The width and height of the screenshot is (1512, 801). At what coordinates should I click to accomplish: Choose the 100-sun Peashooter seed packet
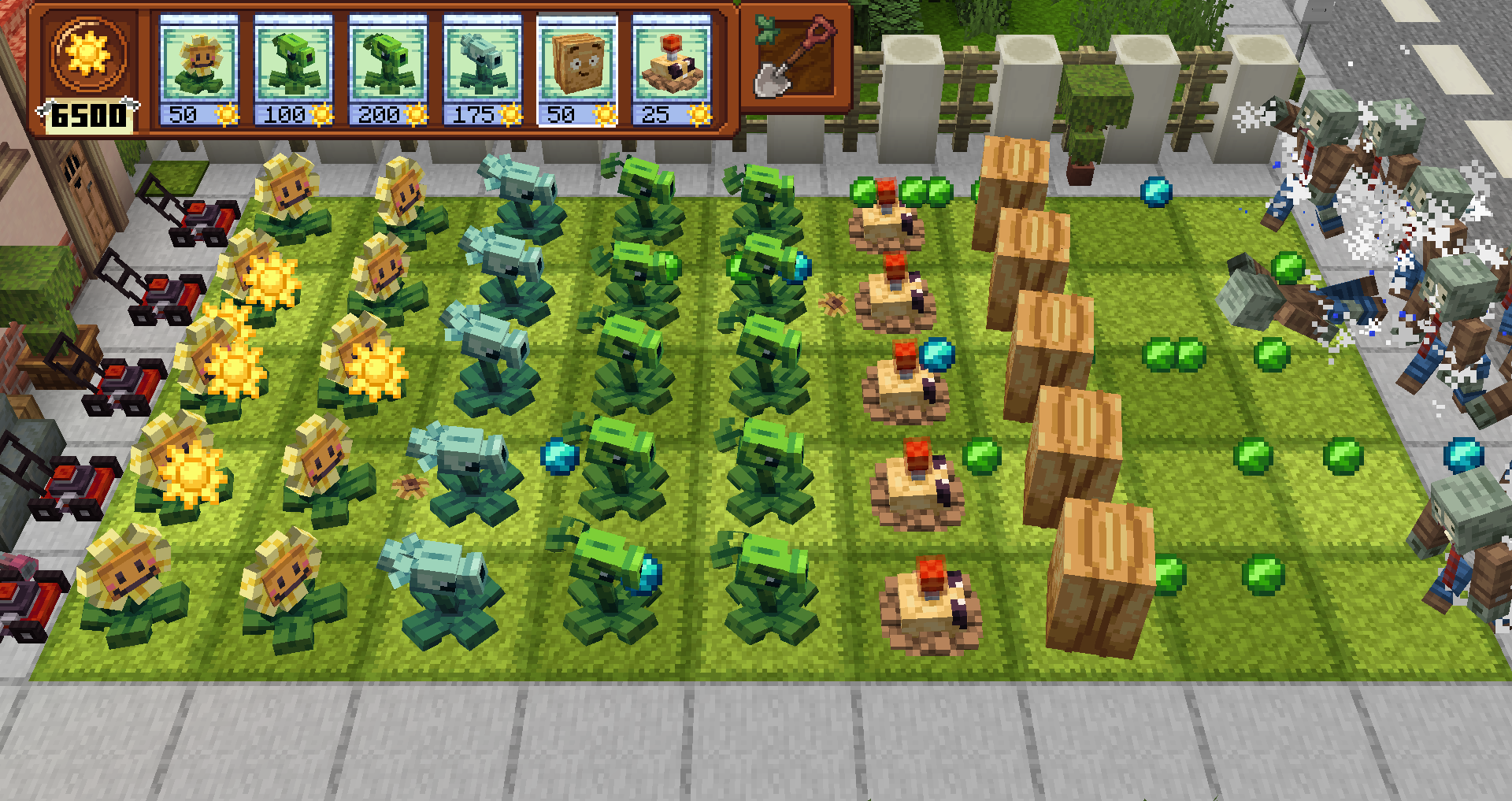[x=293, y=71]
